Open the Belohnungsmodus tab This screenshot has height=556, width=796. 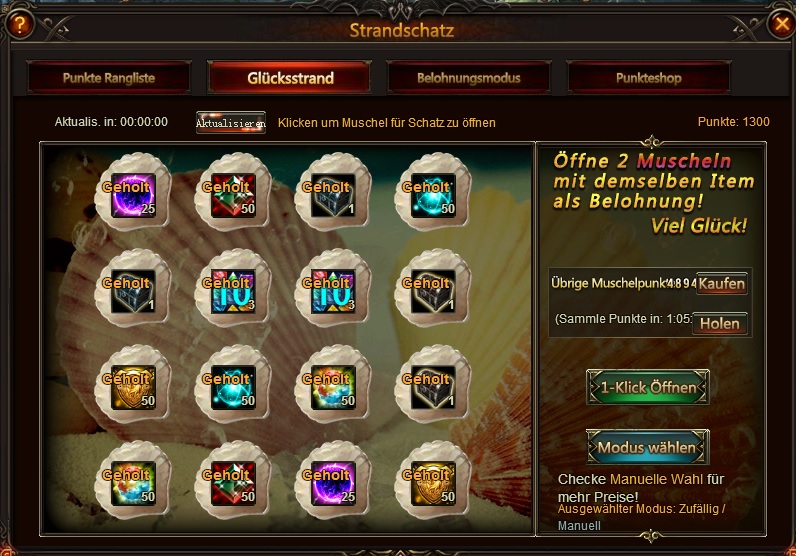point(469,77)
